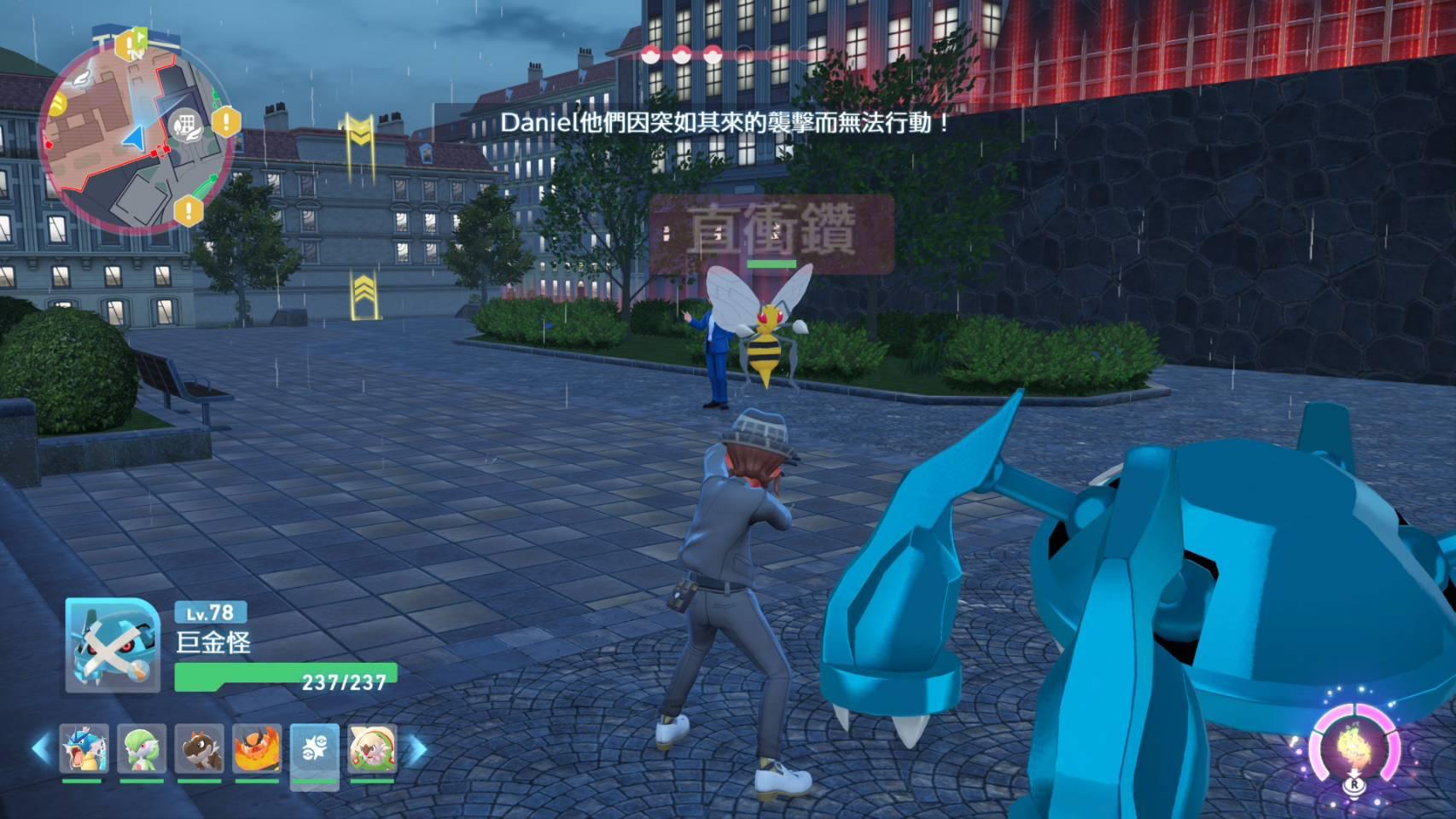Click the left arrow beside the party bar
Image resolution: width=1456 pixels, height=819 pixels.
coord(41,749)
